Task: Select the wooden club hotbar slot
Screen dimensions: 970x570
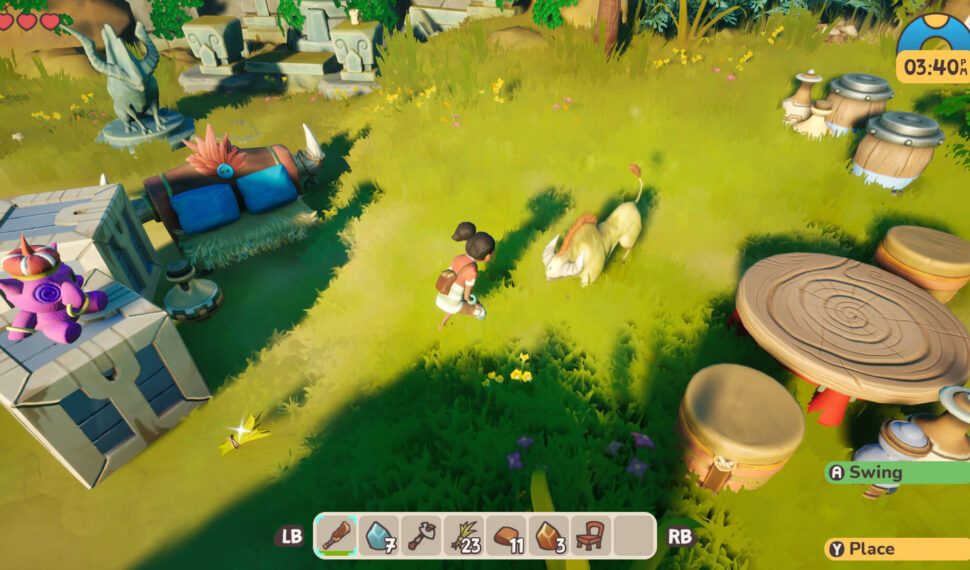Action: [x=337, y=535]
